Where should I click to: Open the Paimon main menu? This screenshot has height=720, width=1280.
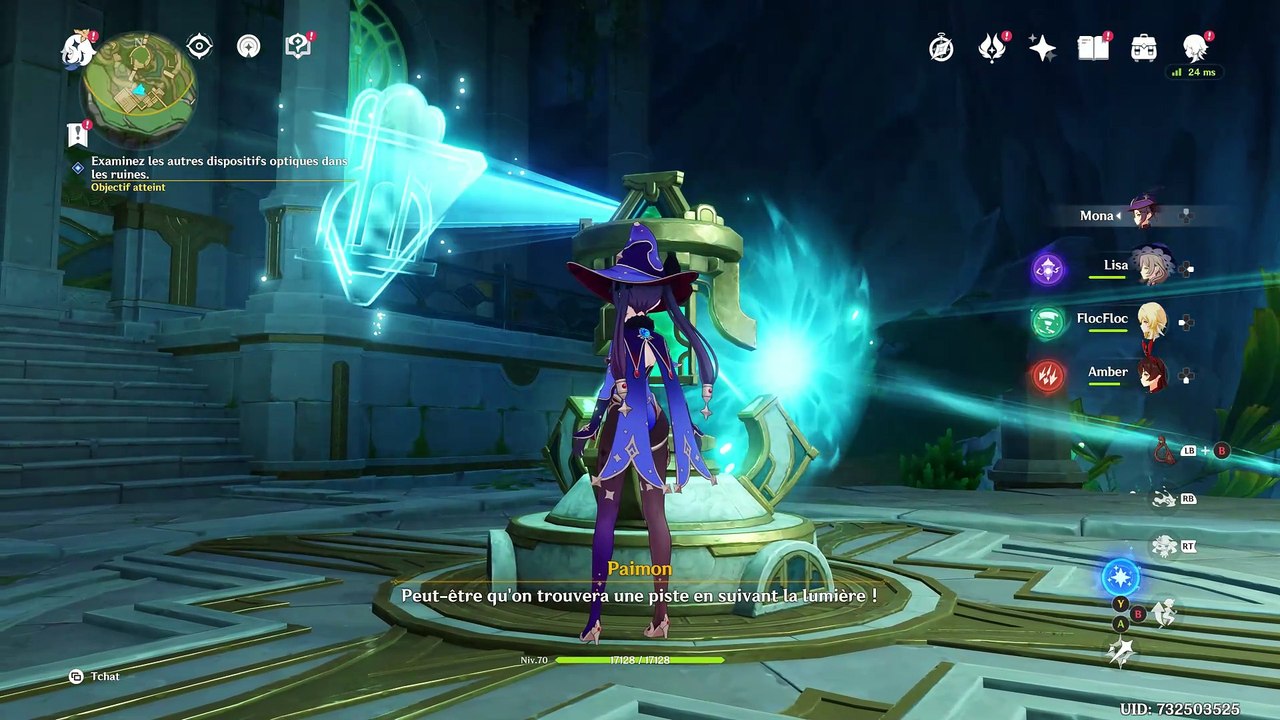77,50
